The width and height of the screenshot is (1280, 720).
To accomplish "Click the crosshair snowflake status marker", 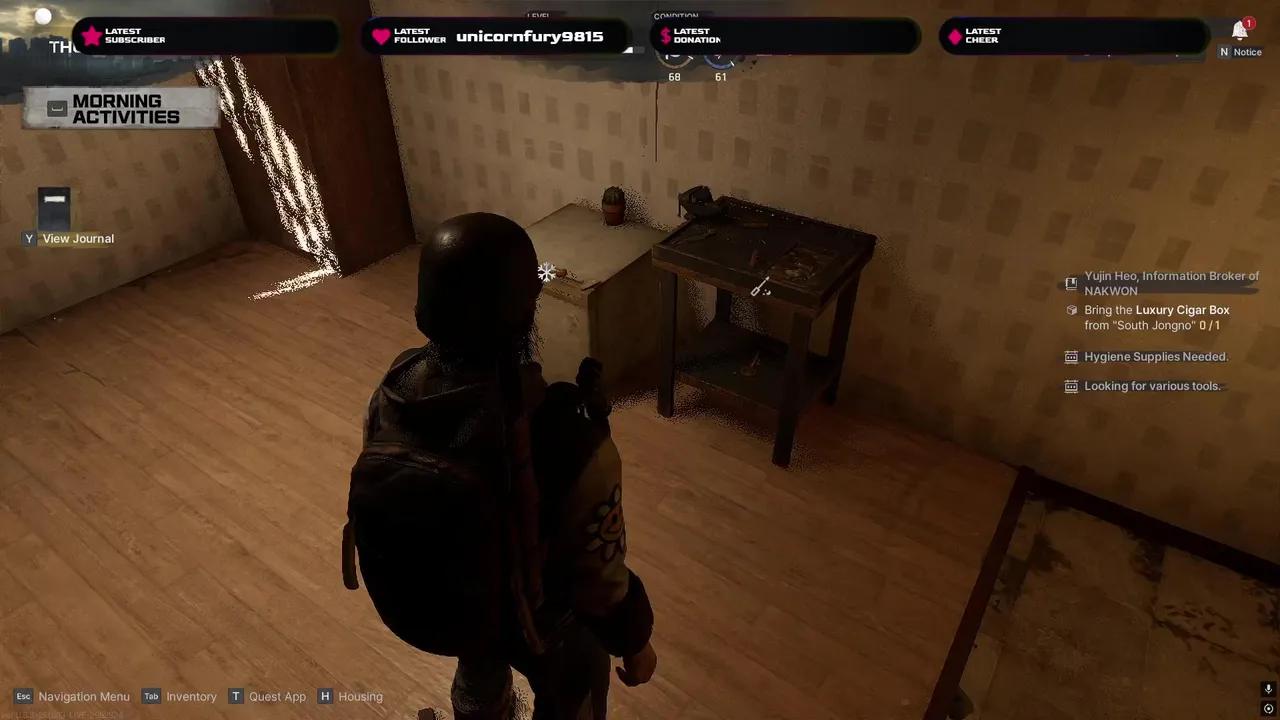I will pyautogui.click(x=546, y=272).
